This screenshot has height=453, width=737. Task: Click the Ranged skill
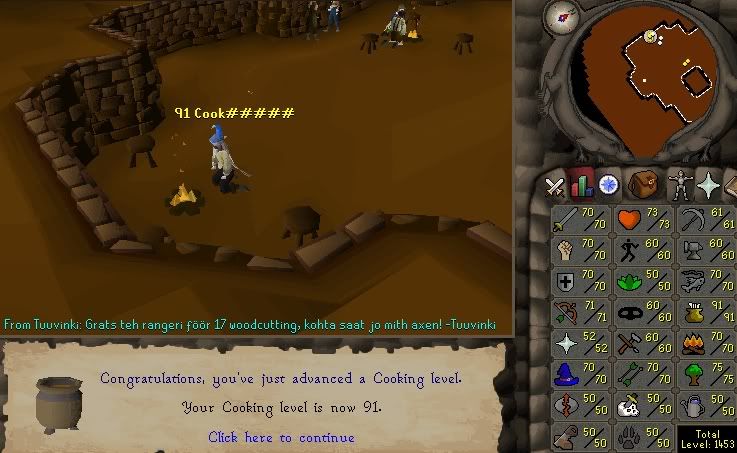tap(580, 313)
